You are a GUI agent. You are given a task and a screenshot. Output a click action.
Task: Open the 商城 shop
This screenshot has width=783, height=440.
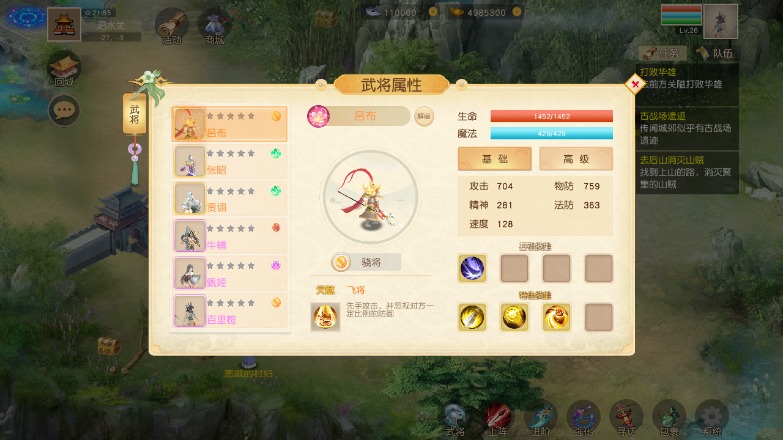[x=214, y=26]
